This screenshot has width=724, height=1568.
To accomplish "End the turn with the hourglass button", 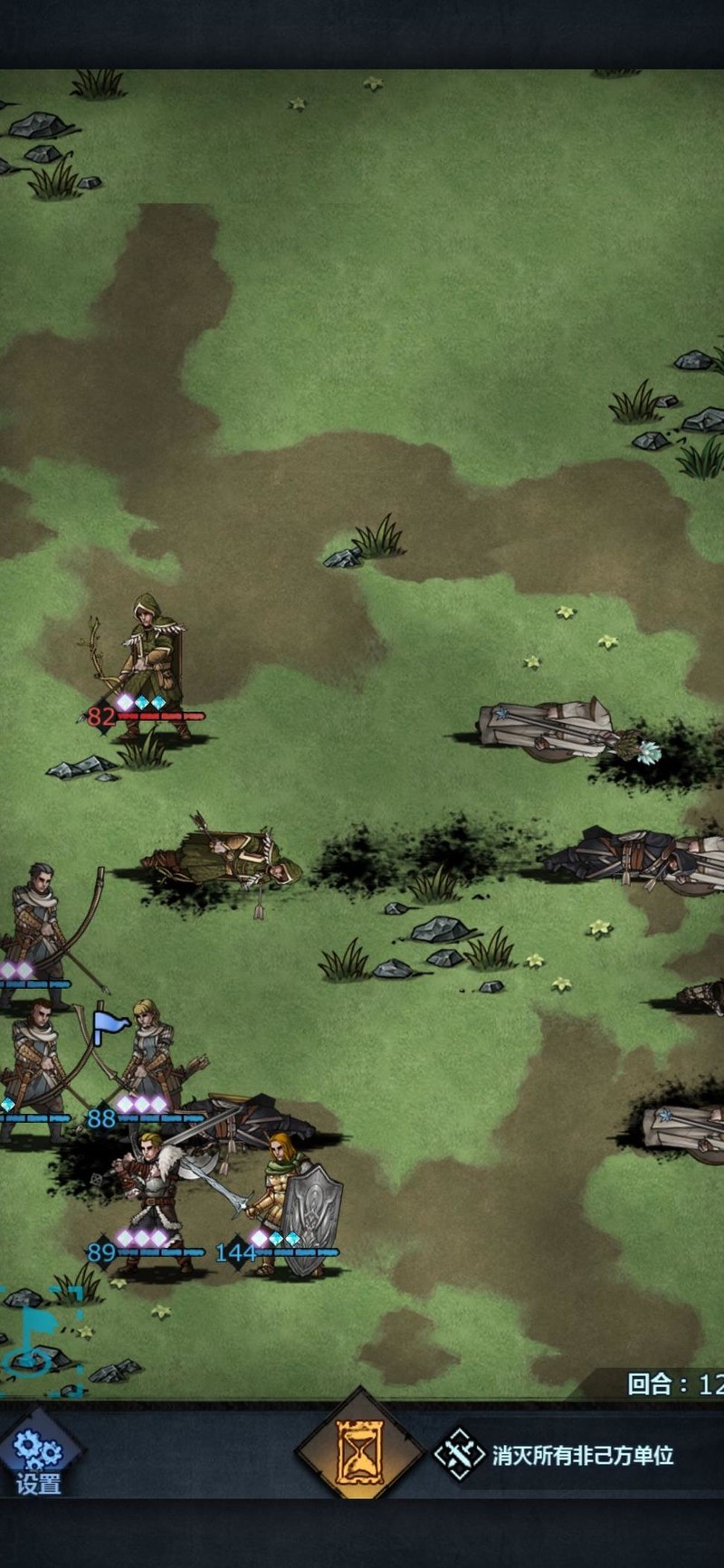I will (359, 1452).
